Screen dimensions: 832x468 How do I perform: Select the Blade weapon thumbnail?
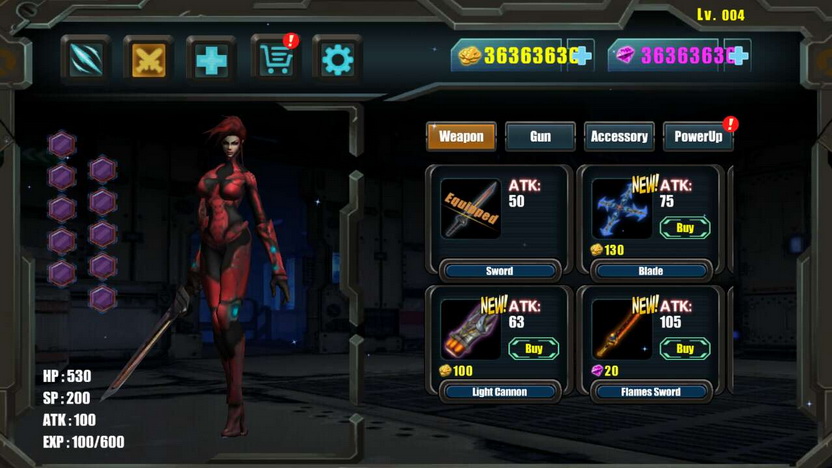(x=621, y=208)
